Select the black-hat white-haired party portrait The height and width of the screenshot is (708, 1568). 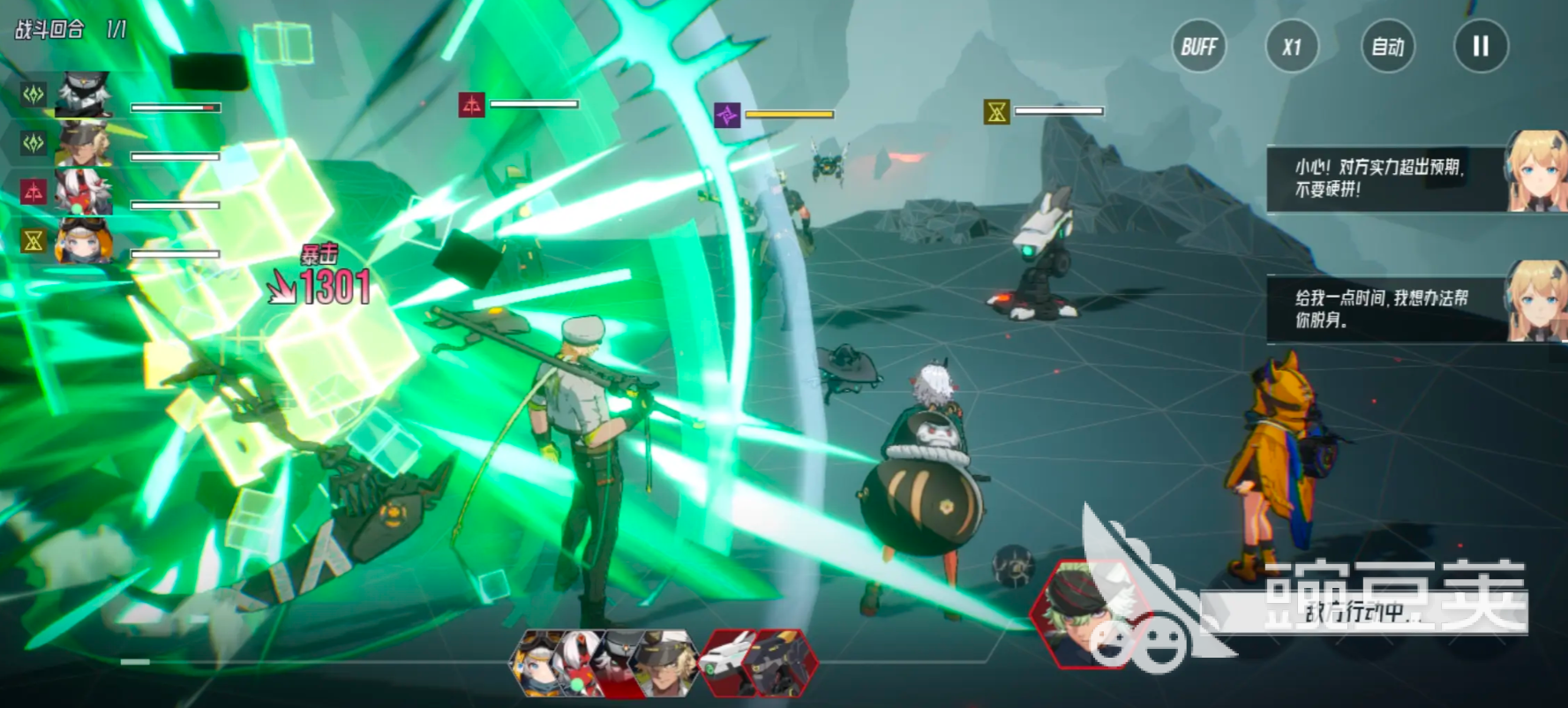tap(84, 94)
